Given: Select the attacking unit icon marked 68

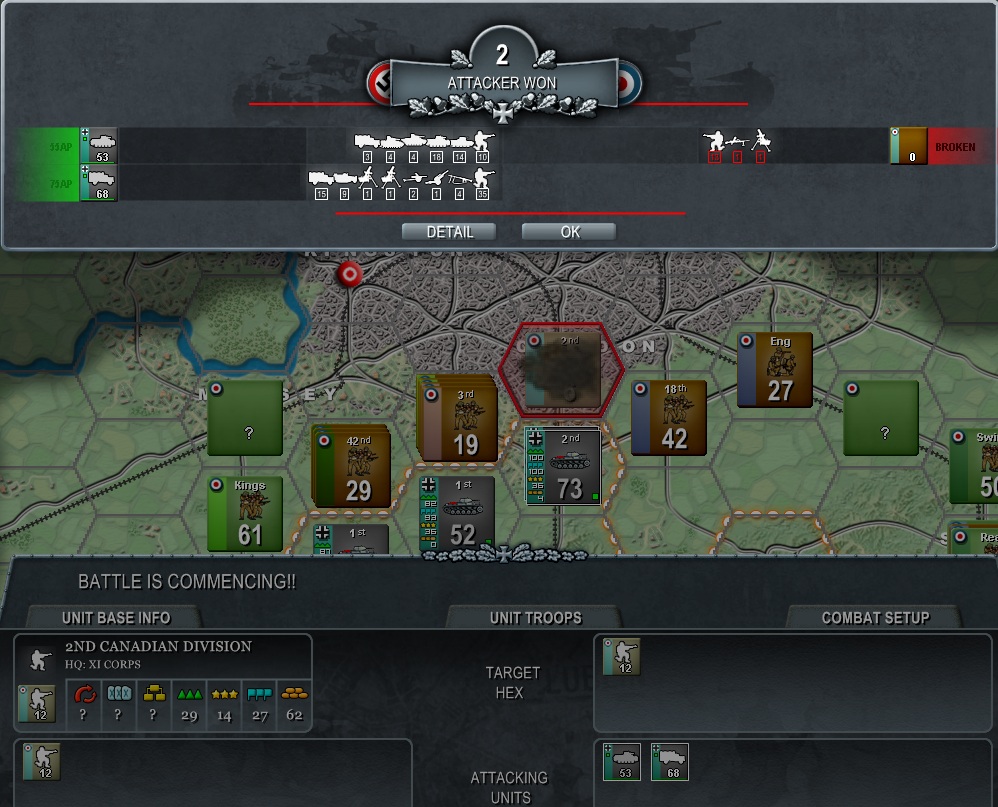Looking at the screenshot, I should click(x=670, y=762).
